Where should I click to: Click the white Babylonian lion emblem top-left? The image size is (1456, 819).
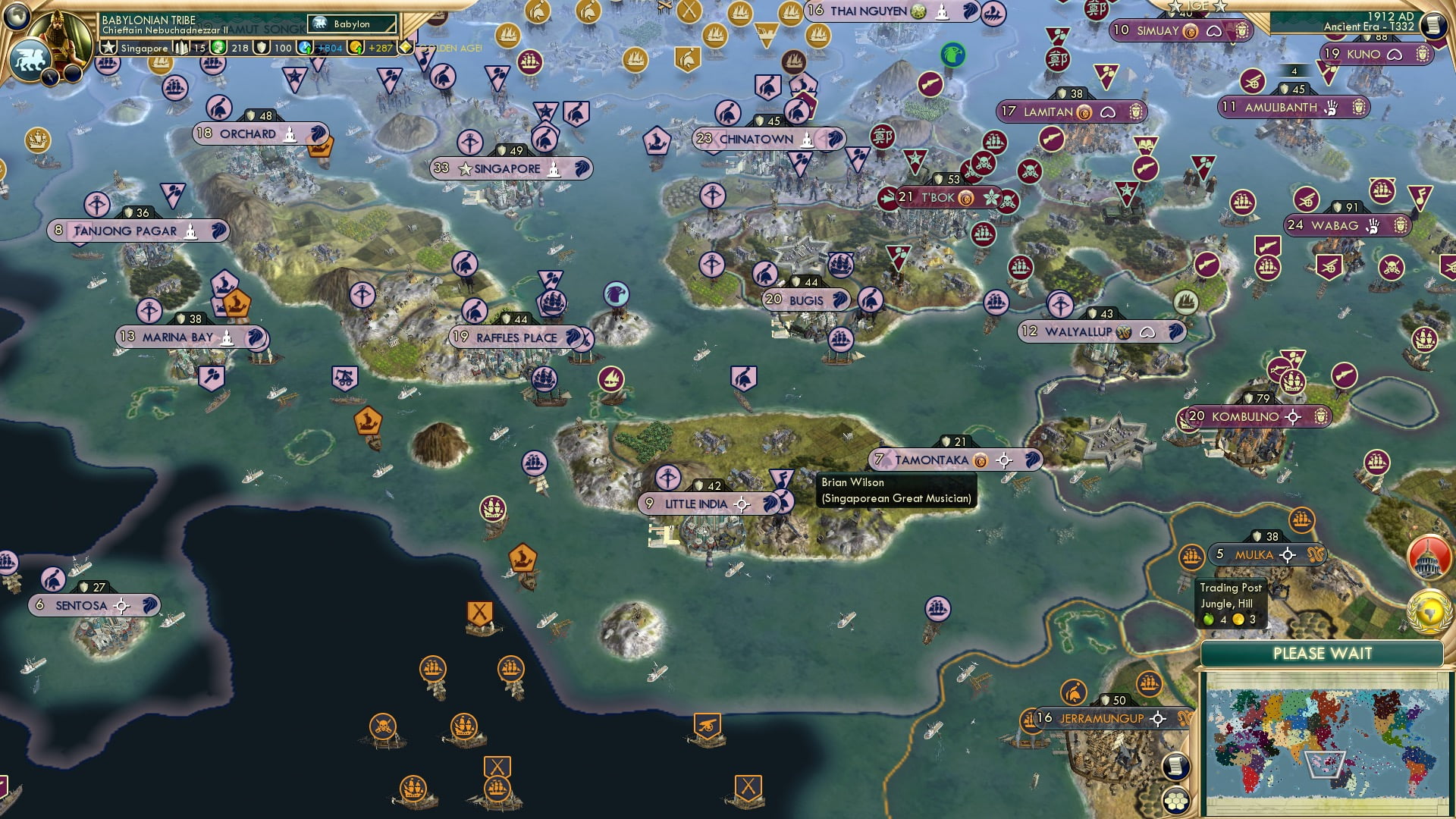(x=30, y=59)
